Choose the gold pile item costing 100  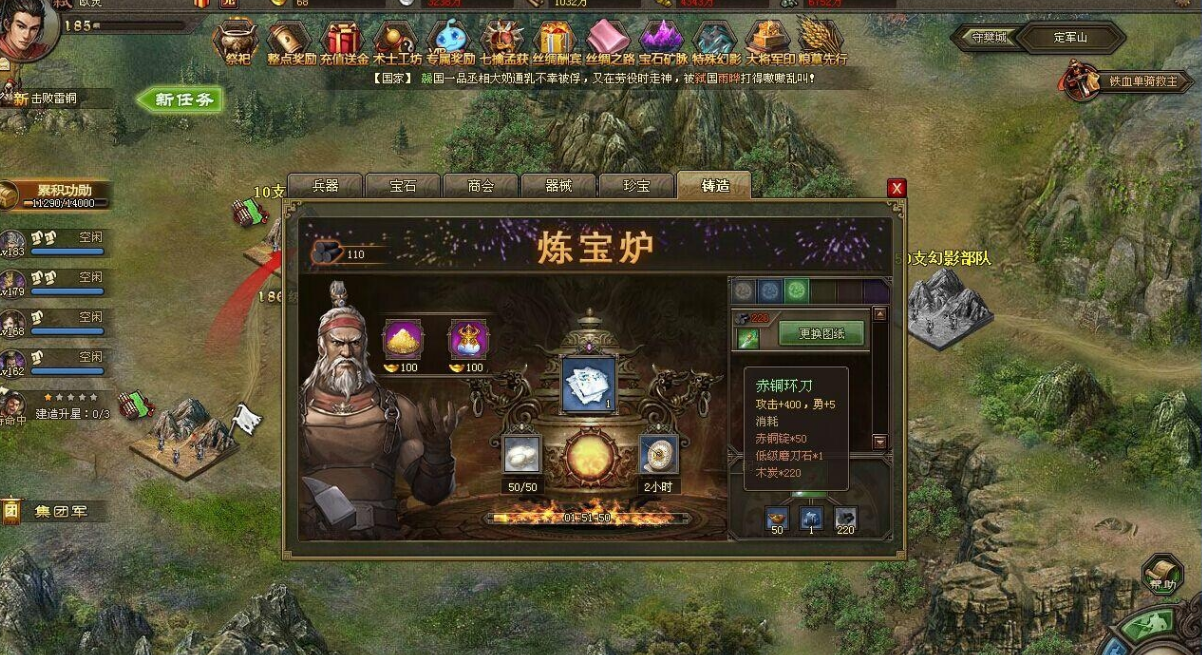(x=403, y=339)
